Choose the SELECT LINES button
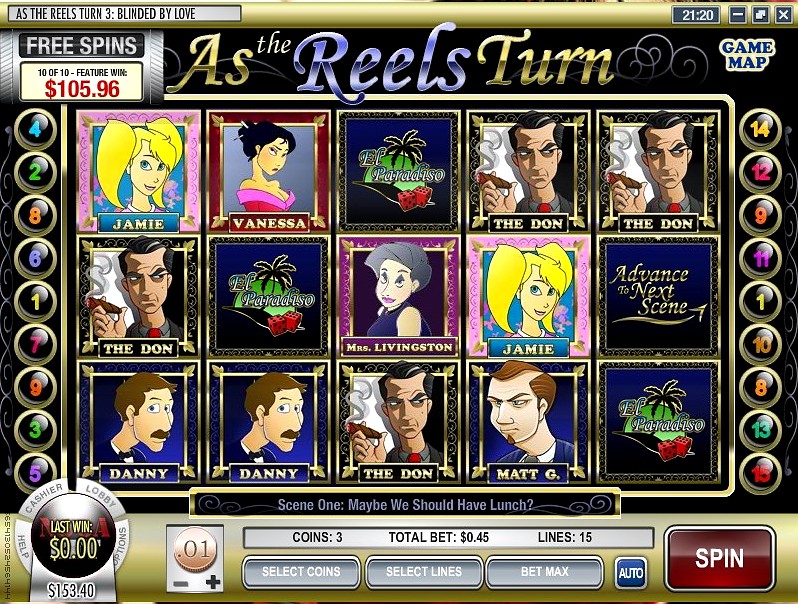 [x=425, y=573]
